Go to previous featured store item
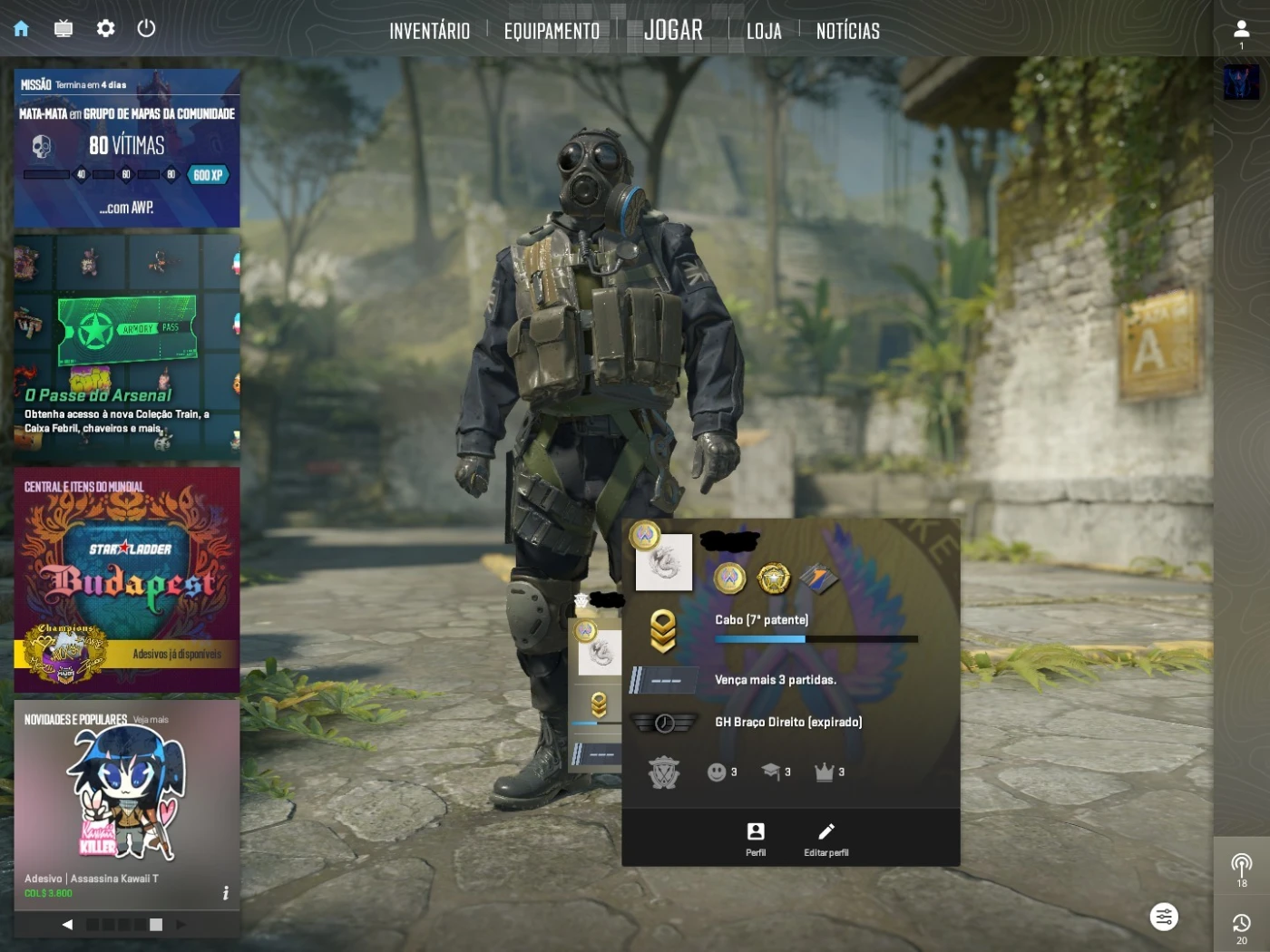This screenshot has width=1270, height=952. 67,925
